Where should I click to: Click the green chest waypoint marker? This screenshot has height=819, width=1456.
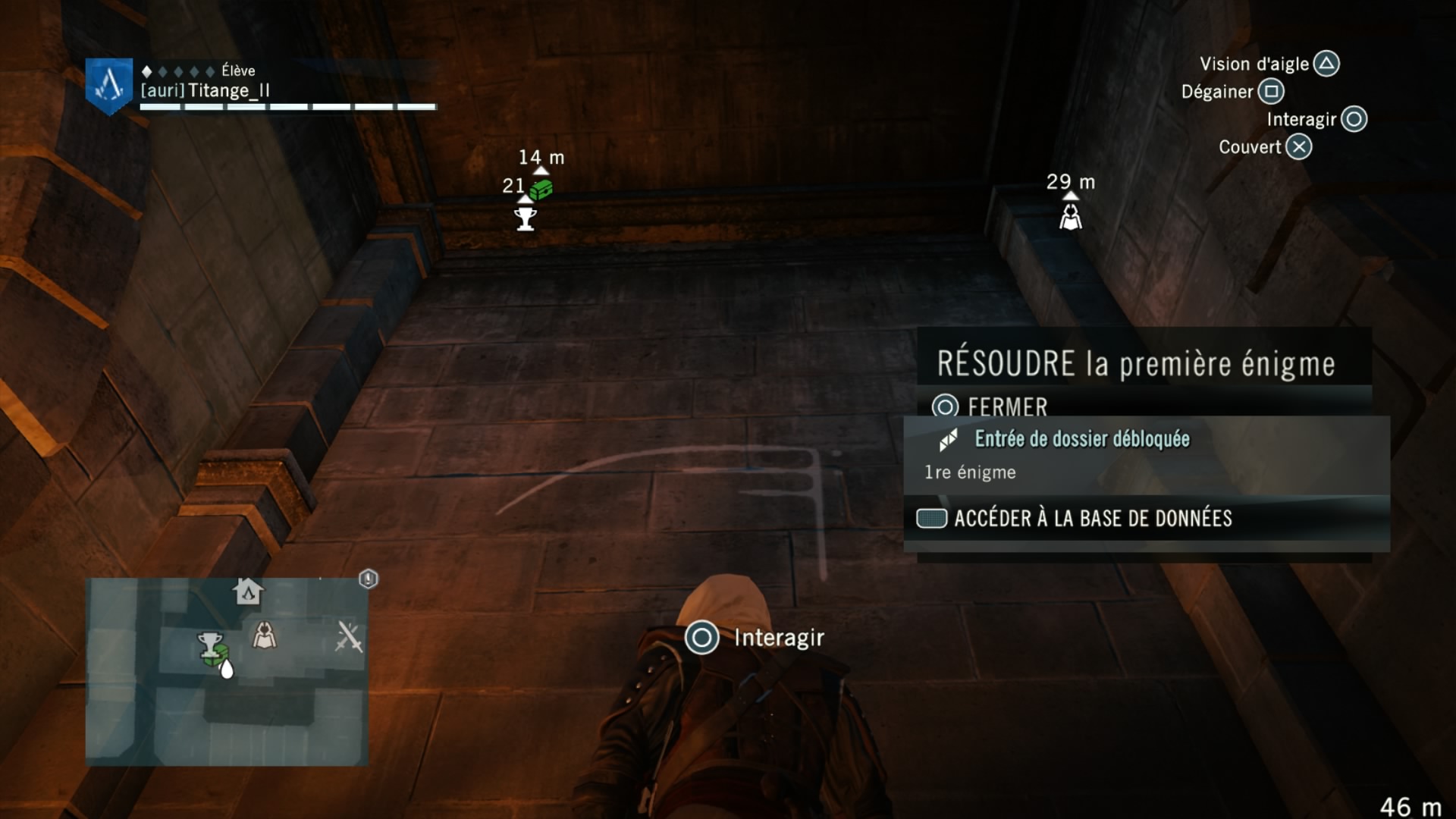[x=541, y=190]
